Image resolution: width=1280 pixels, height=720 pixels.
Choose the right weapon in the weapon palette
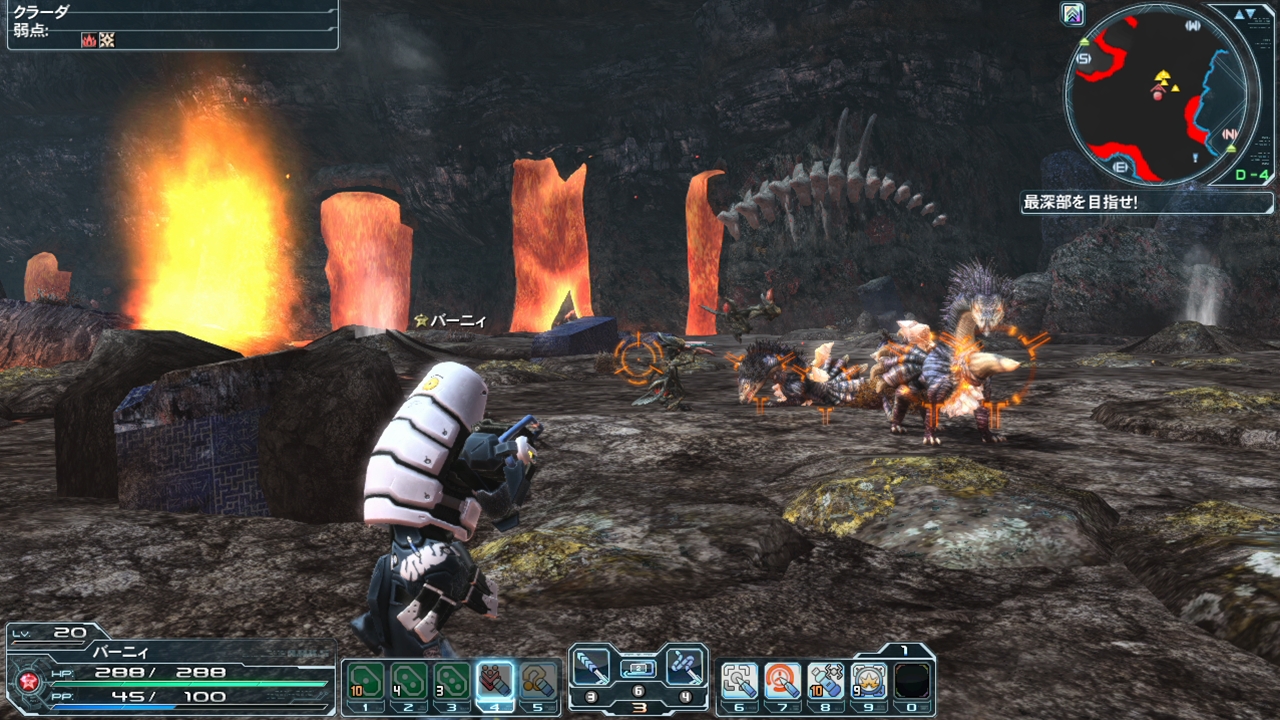click(685, 667)
